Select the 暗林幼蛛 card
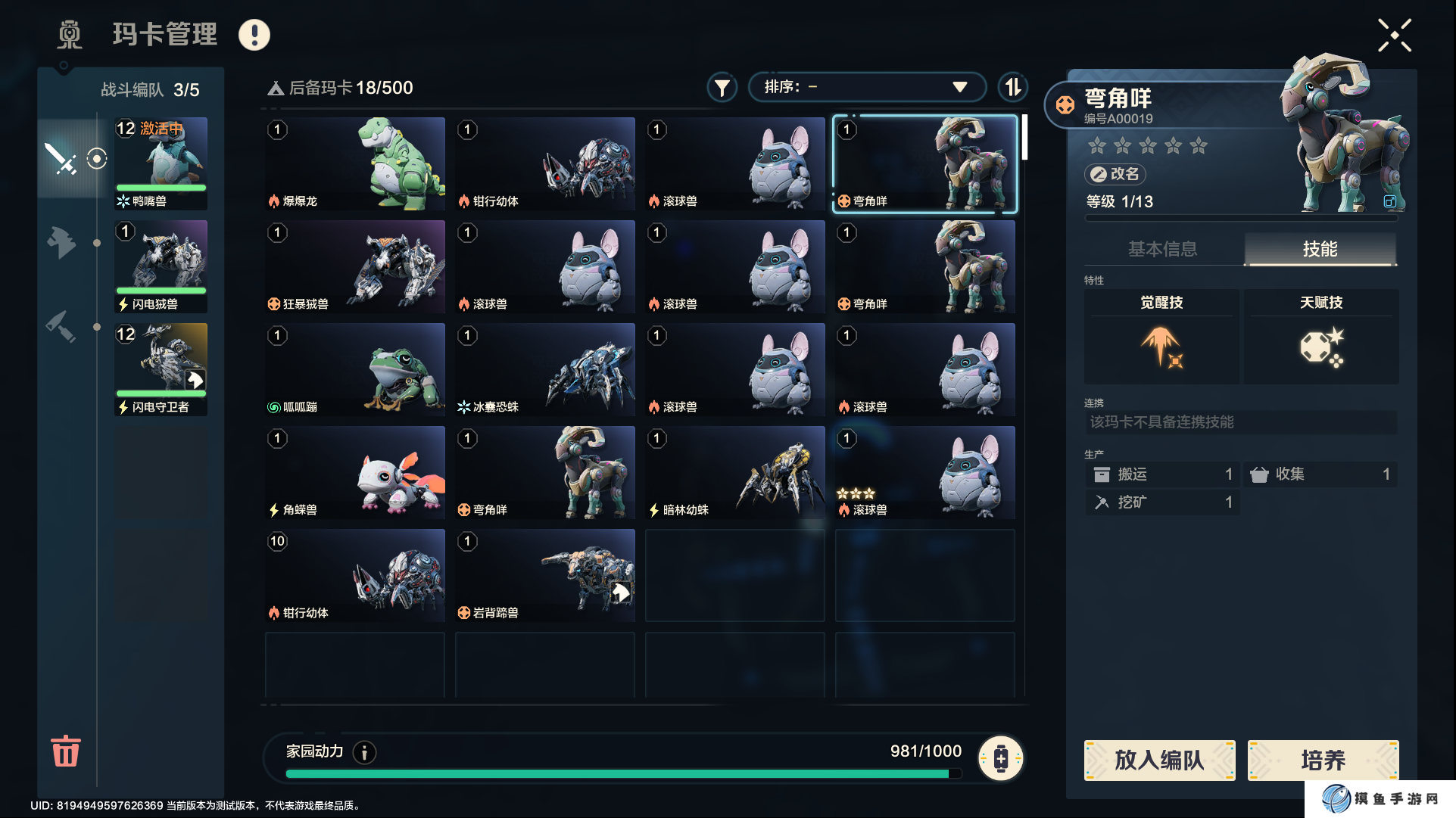 (734, 472)
